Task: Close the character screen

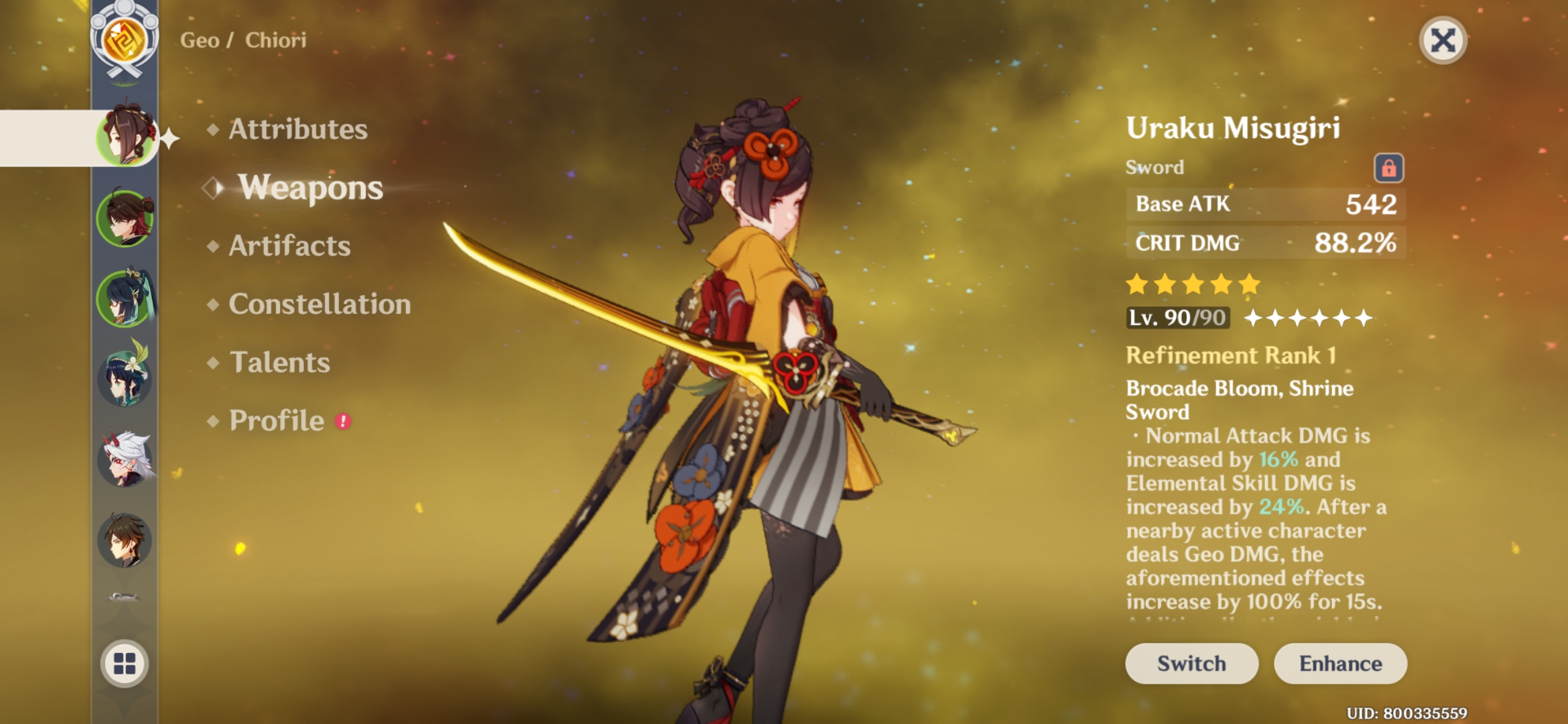Action: point(1443,41)
